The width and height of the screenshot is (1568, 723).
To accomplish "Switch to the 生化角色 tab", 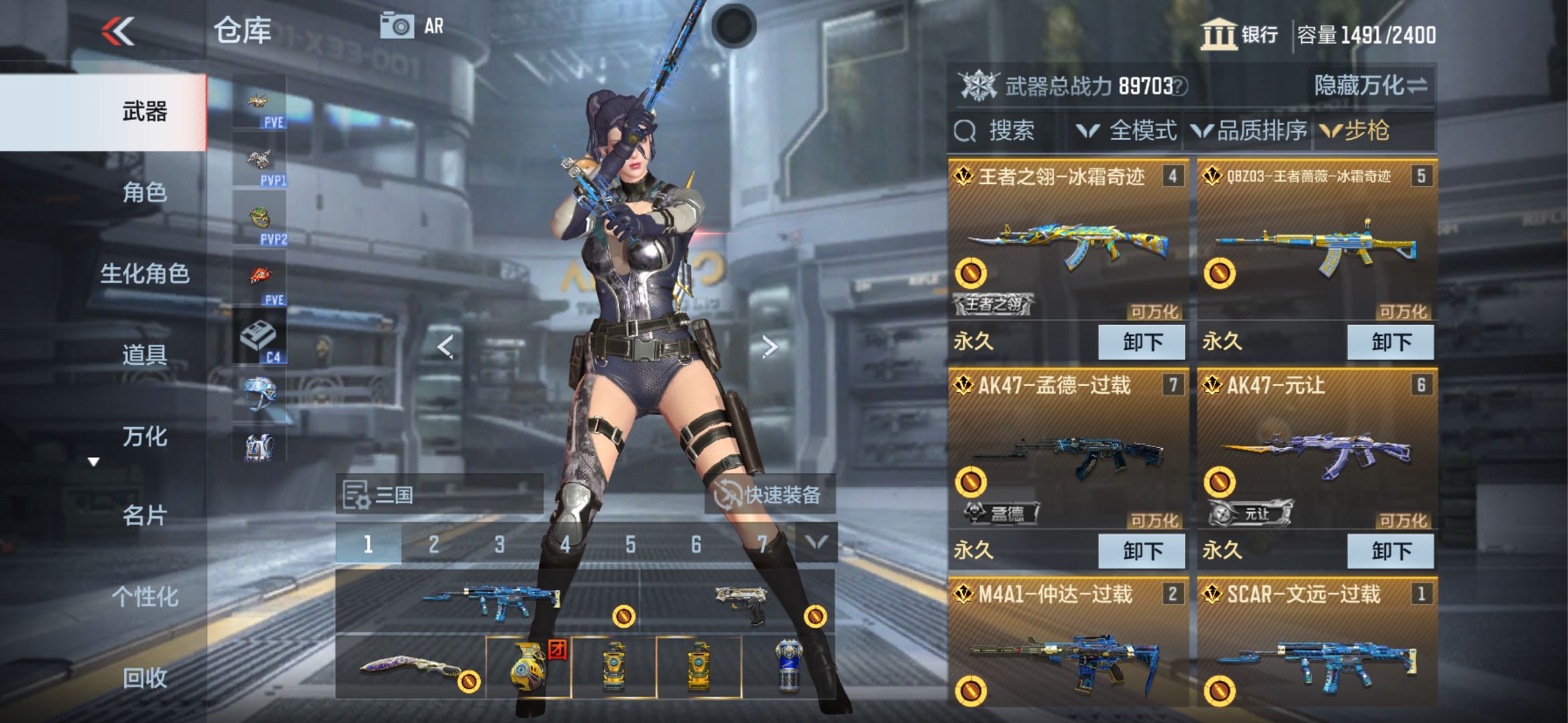I will 144,274.
